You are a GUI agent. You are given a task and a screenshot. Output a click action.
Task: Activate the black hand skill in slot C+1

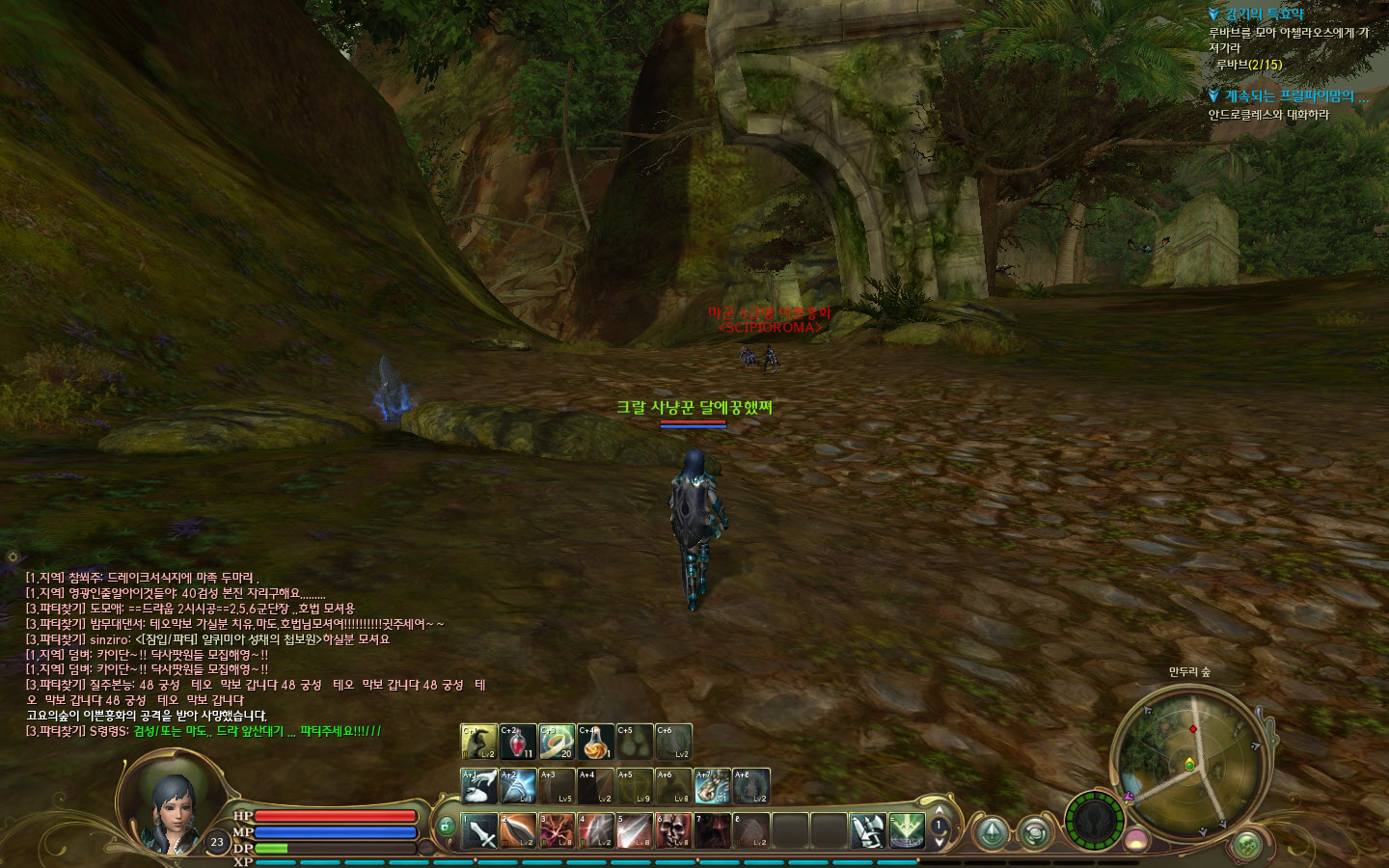tap(479, 742)
